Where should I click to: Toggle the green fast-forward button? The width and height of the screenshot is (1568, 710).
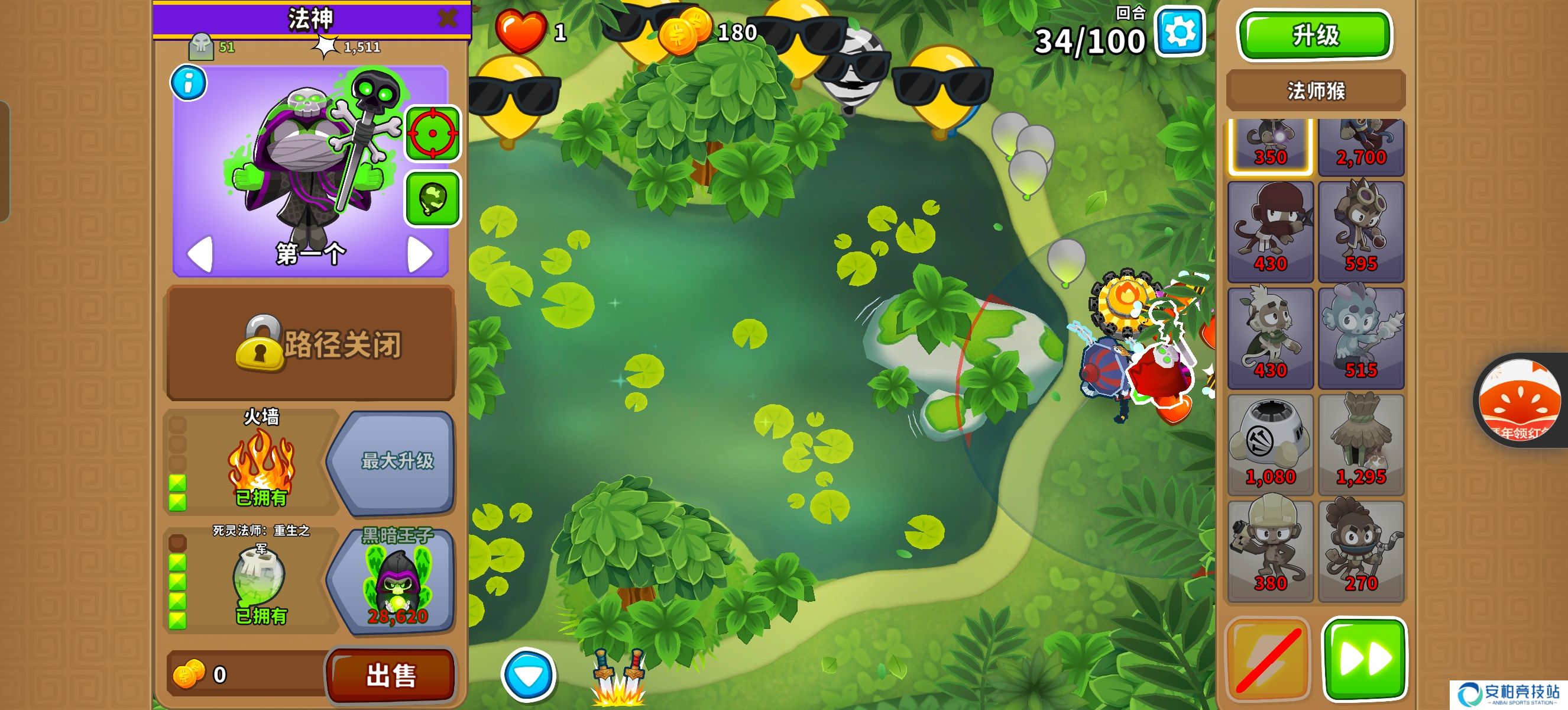tap(1364, 659)
